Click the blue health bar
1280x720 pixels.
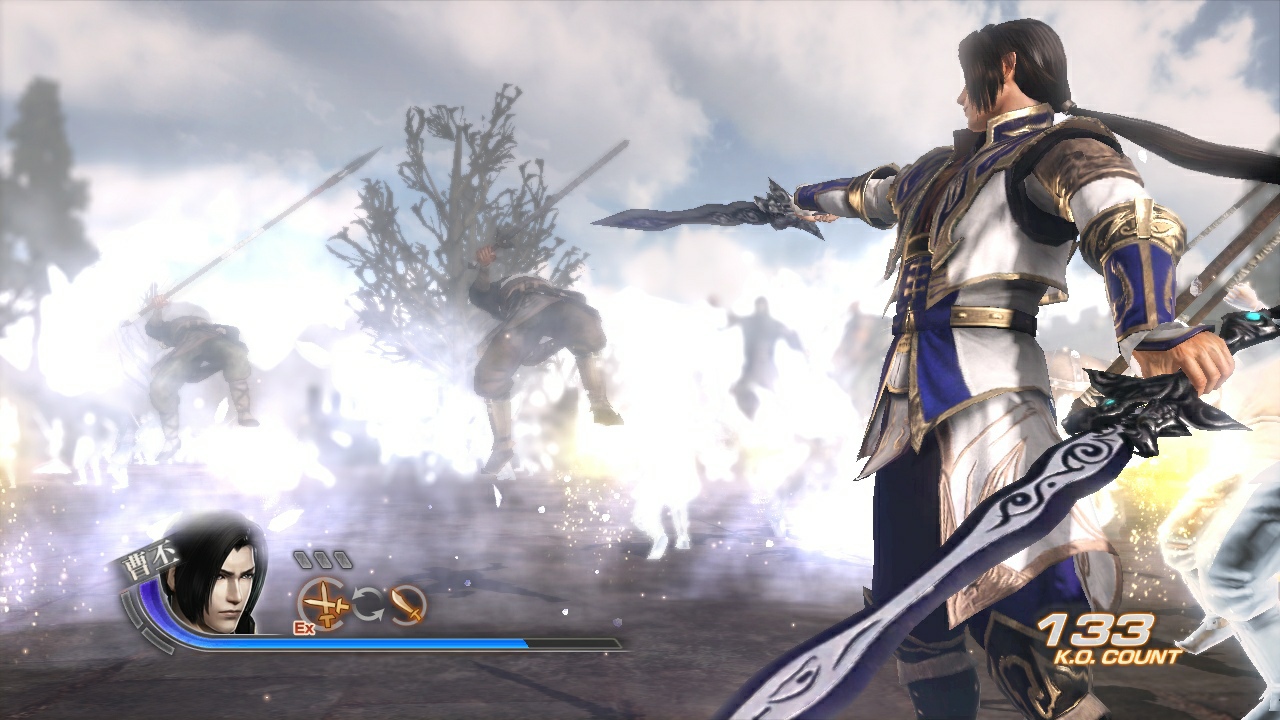point(350,641)
